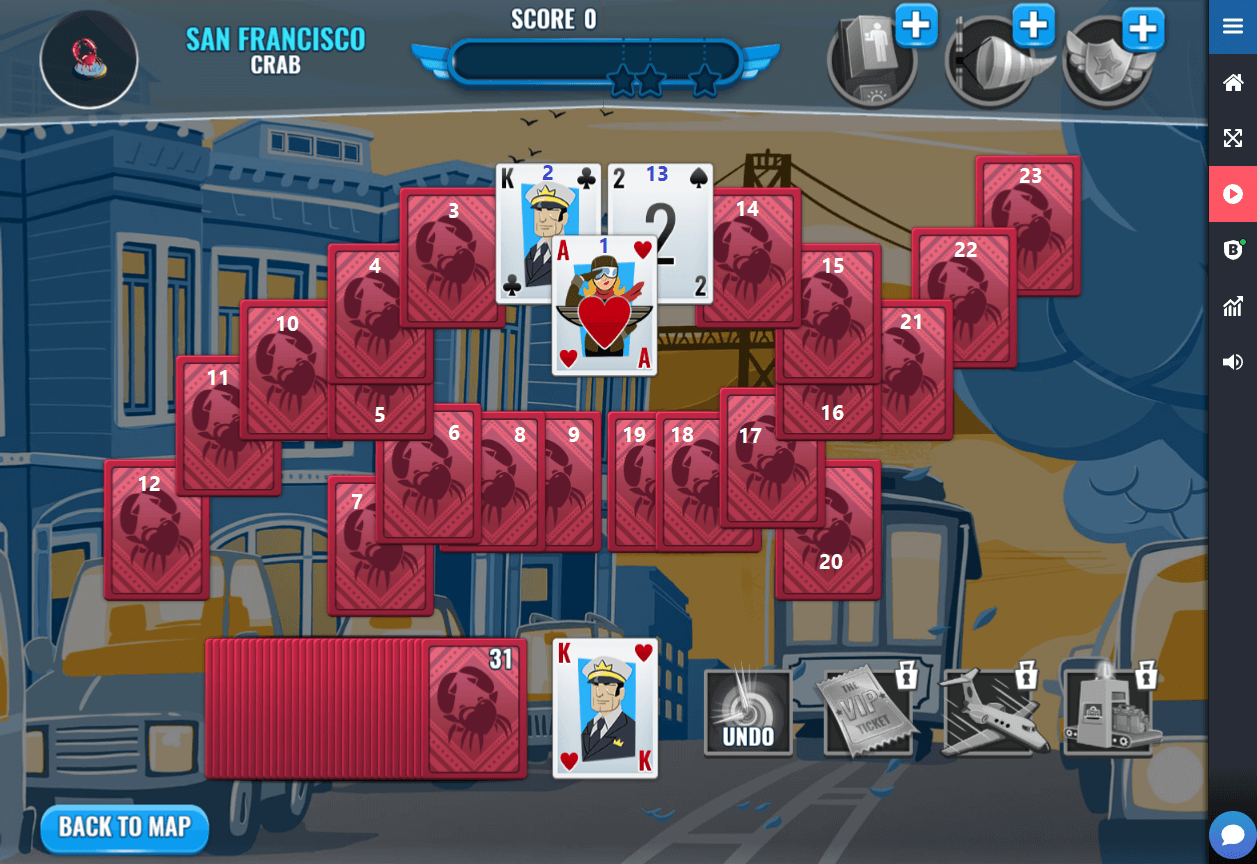Add more windsock boosters
The image size is (1257, 864).
(x=1034, y=25)
